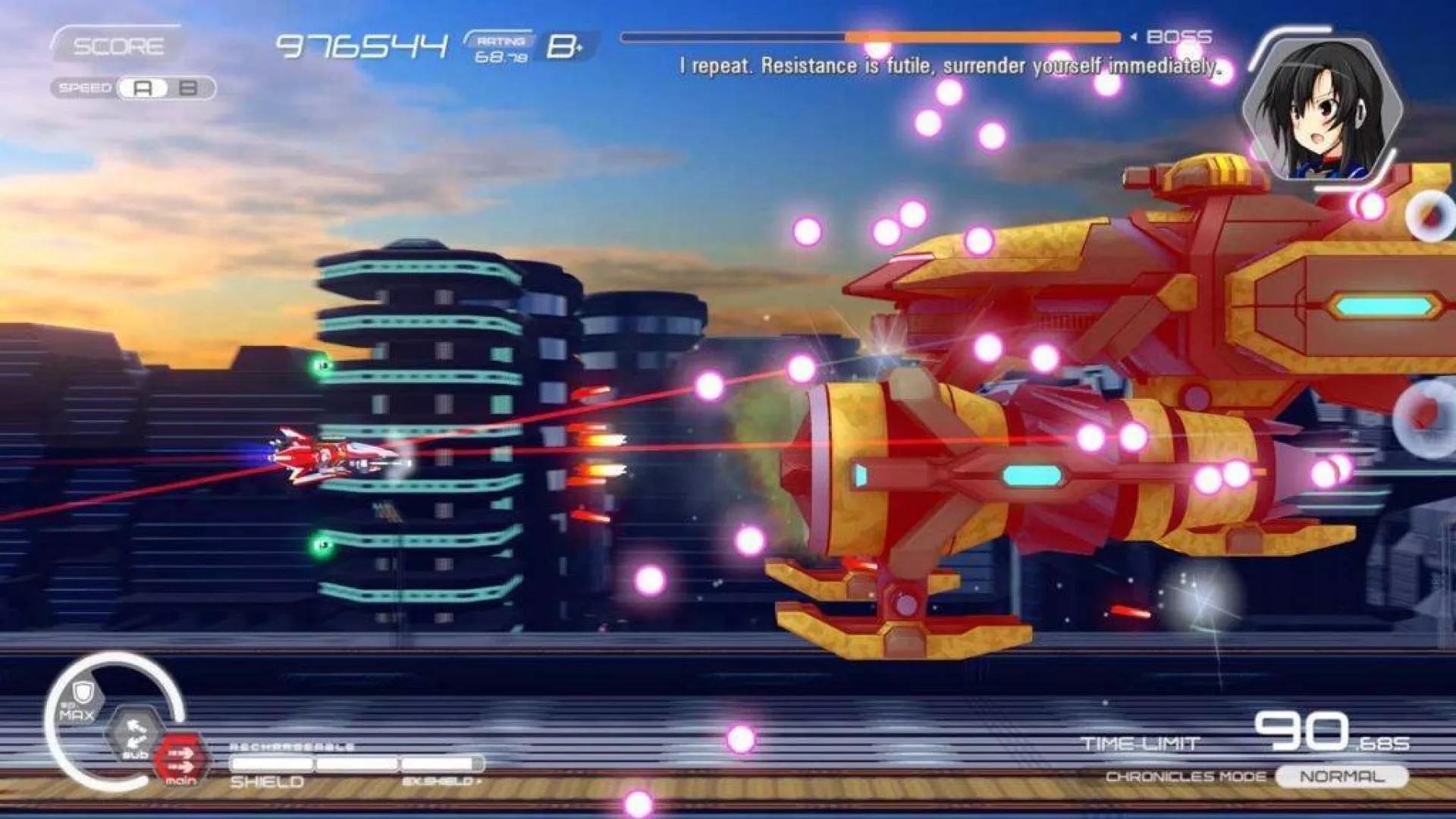Click the MAX shield emblem icon
The image size is (1456, 819).
point(79,700)
